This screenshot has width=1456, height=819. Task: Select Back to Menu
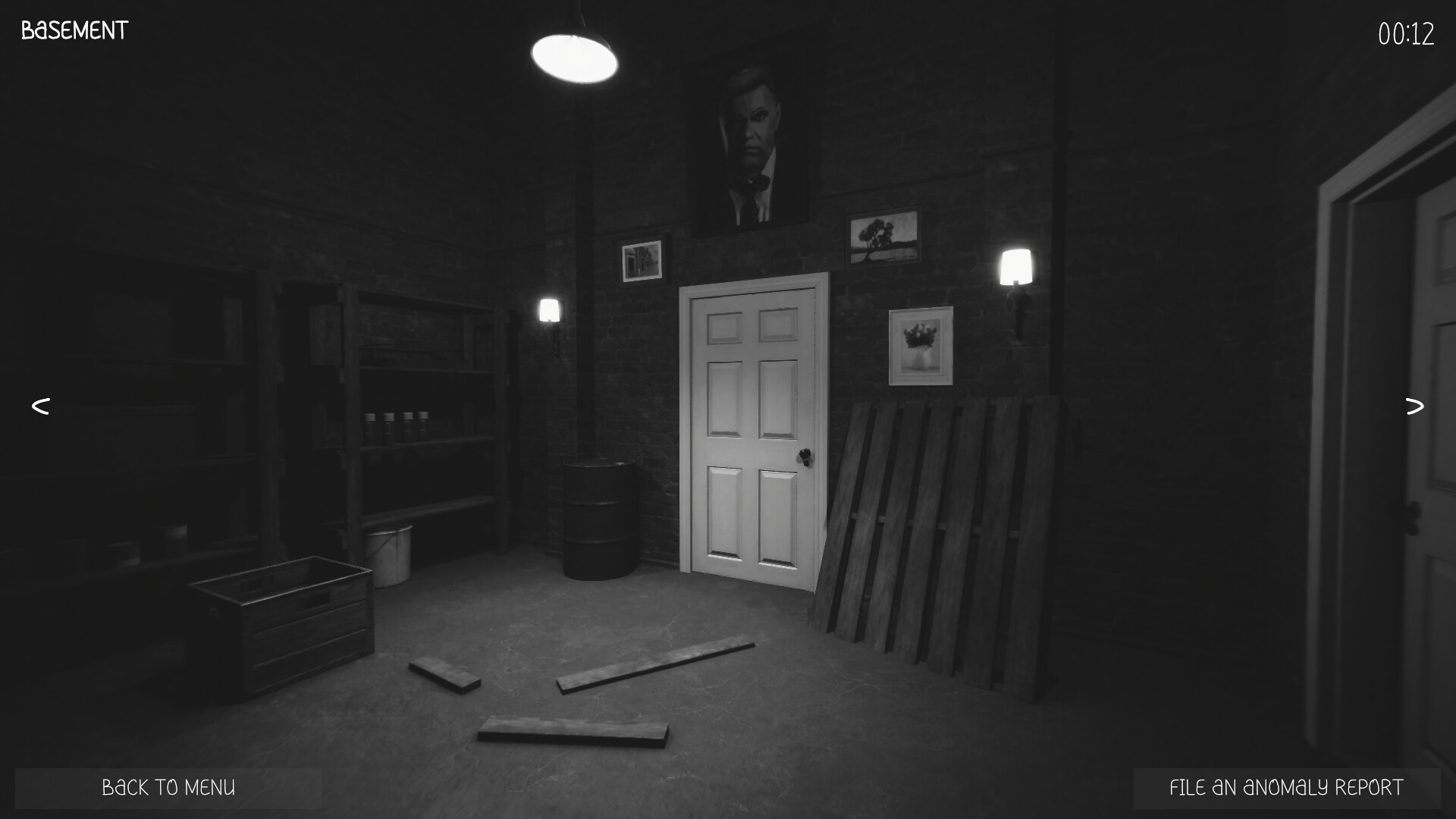tap(168, 787)
